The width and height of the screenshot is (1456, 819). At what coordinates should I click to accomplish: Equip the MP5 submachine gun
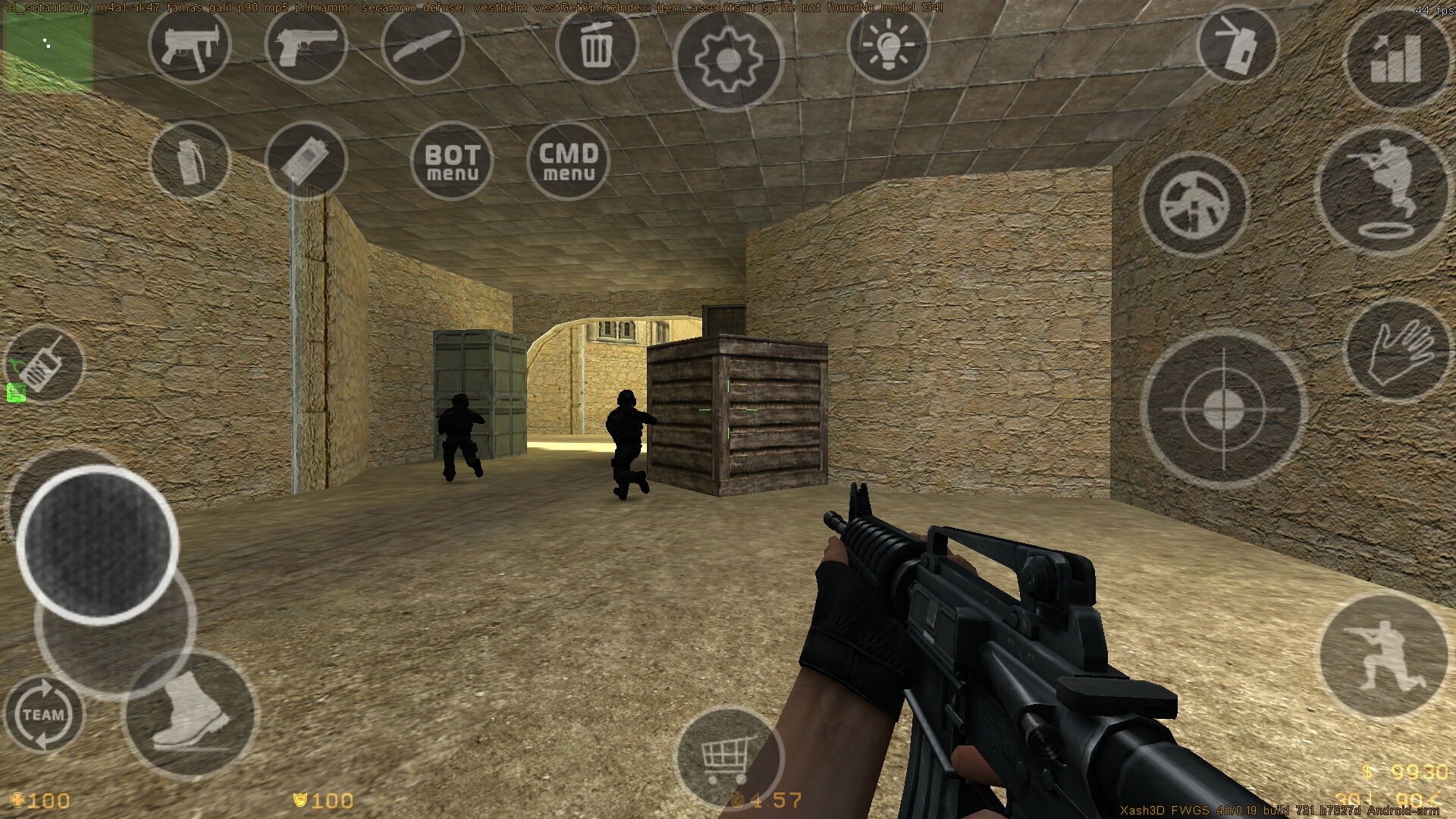click(x=190, y=47)
